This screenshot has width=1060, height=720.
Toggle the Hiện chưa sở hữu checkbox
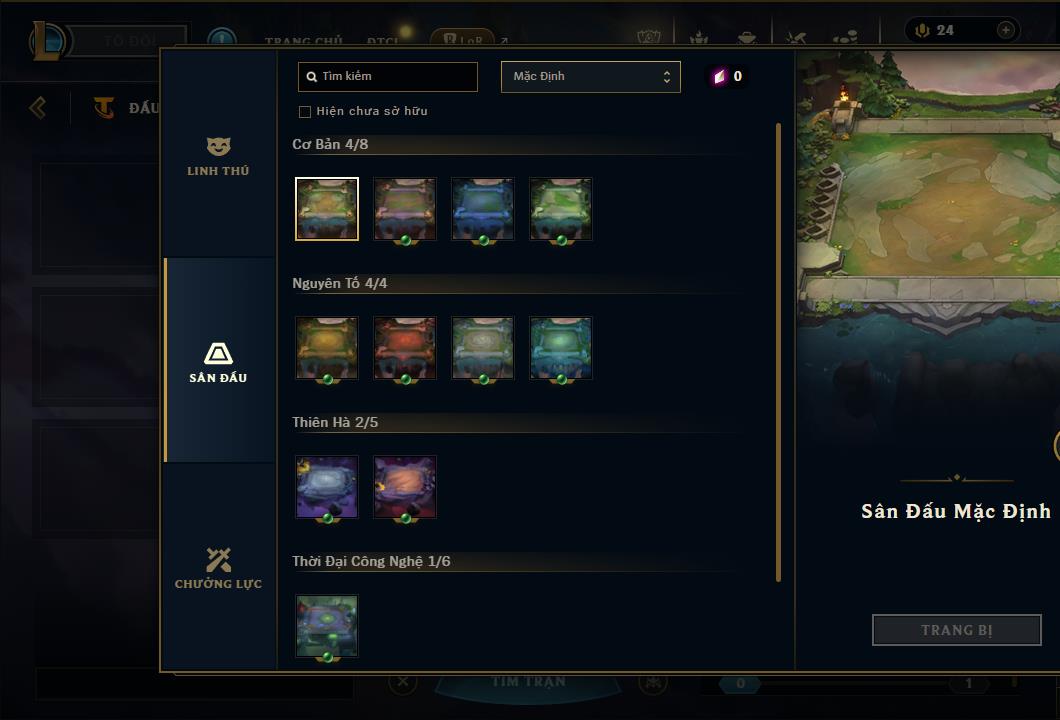click(x=306, y=111)
